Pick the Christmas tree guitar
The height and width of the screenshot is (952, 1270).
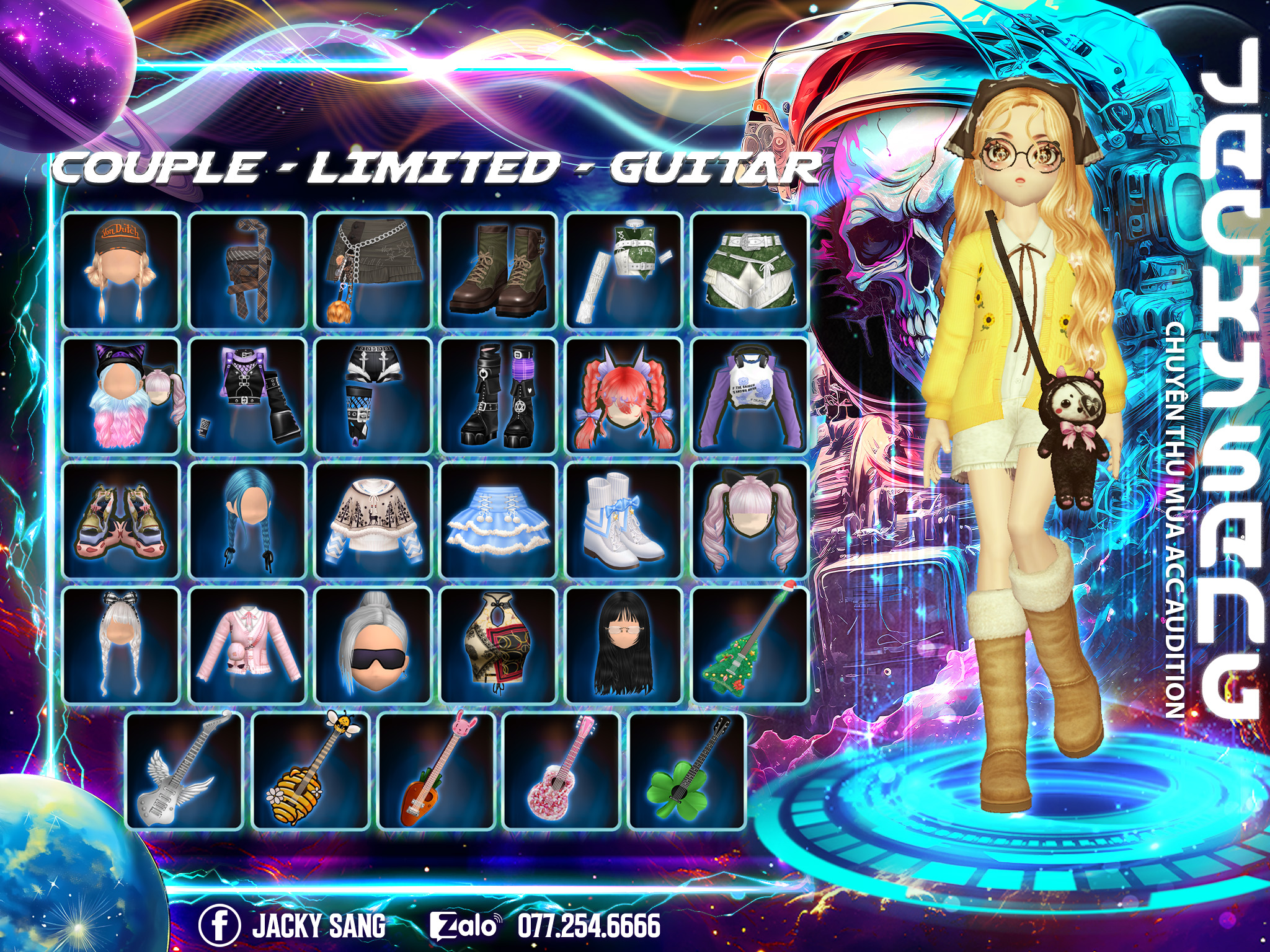[750, 646]
